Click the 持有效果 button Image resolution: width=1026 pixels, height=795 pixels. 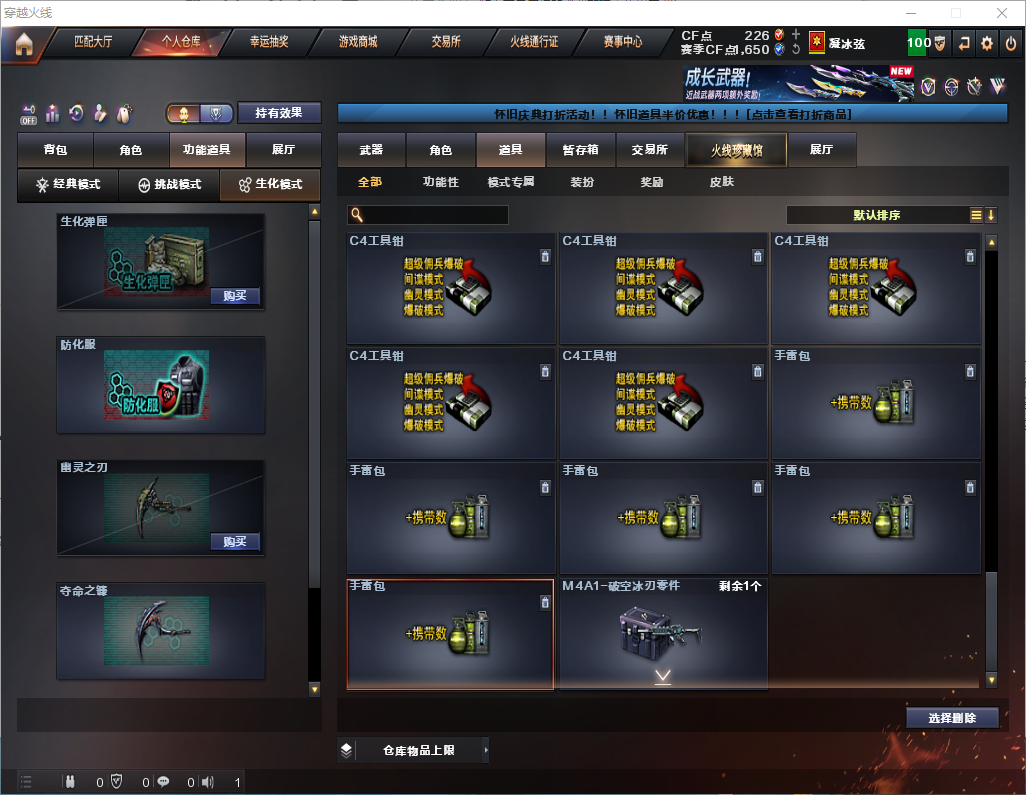click(279, 113)
